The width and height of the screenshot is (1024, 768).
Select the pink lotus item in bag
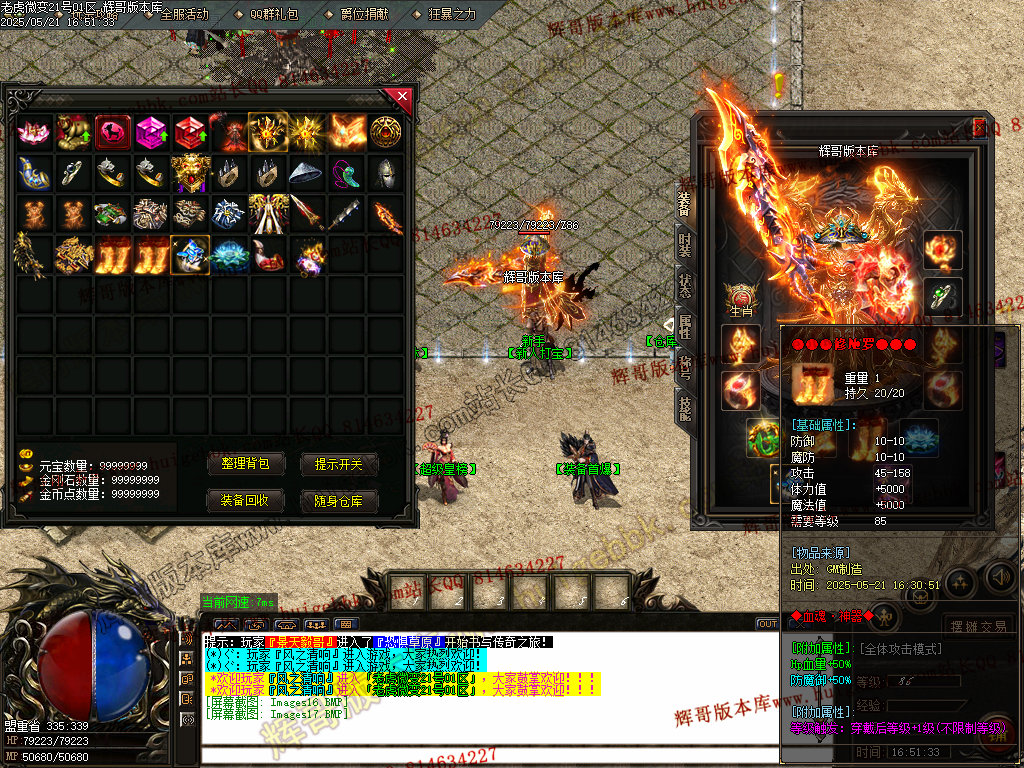33,132
